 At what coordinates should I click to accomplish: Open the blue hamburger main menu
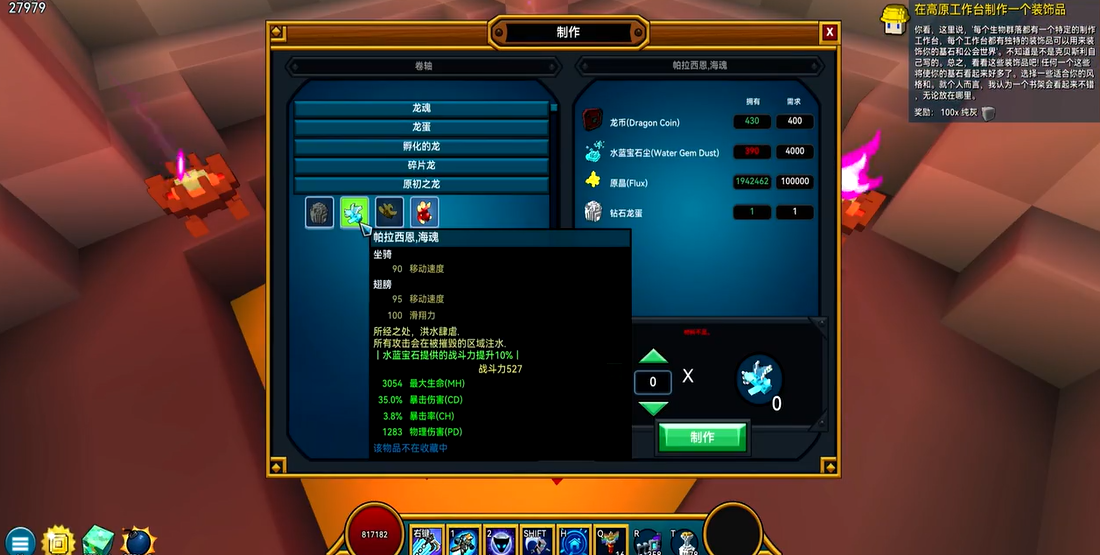click(x=21, y=541)
